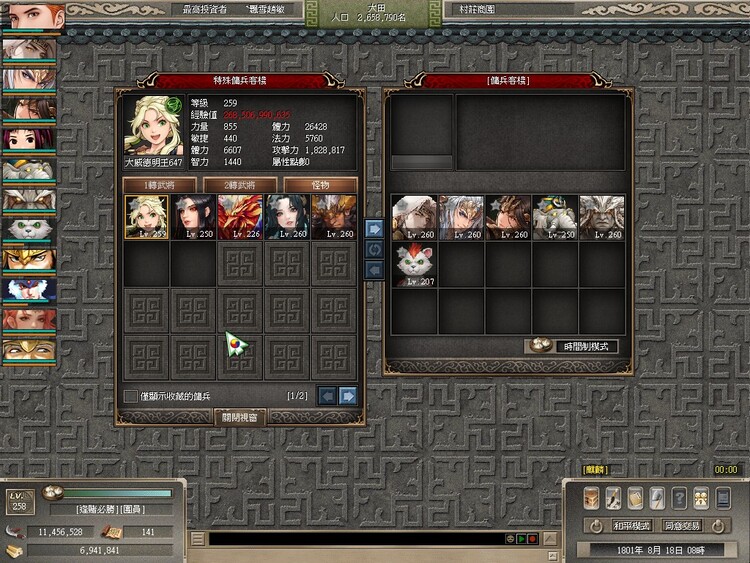Viewport: 750px width, 563px height.
Task: Select the white elephant Lv.250 mercenary
Action: [556, 217]
